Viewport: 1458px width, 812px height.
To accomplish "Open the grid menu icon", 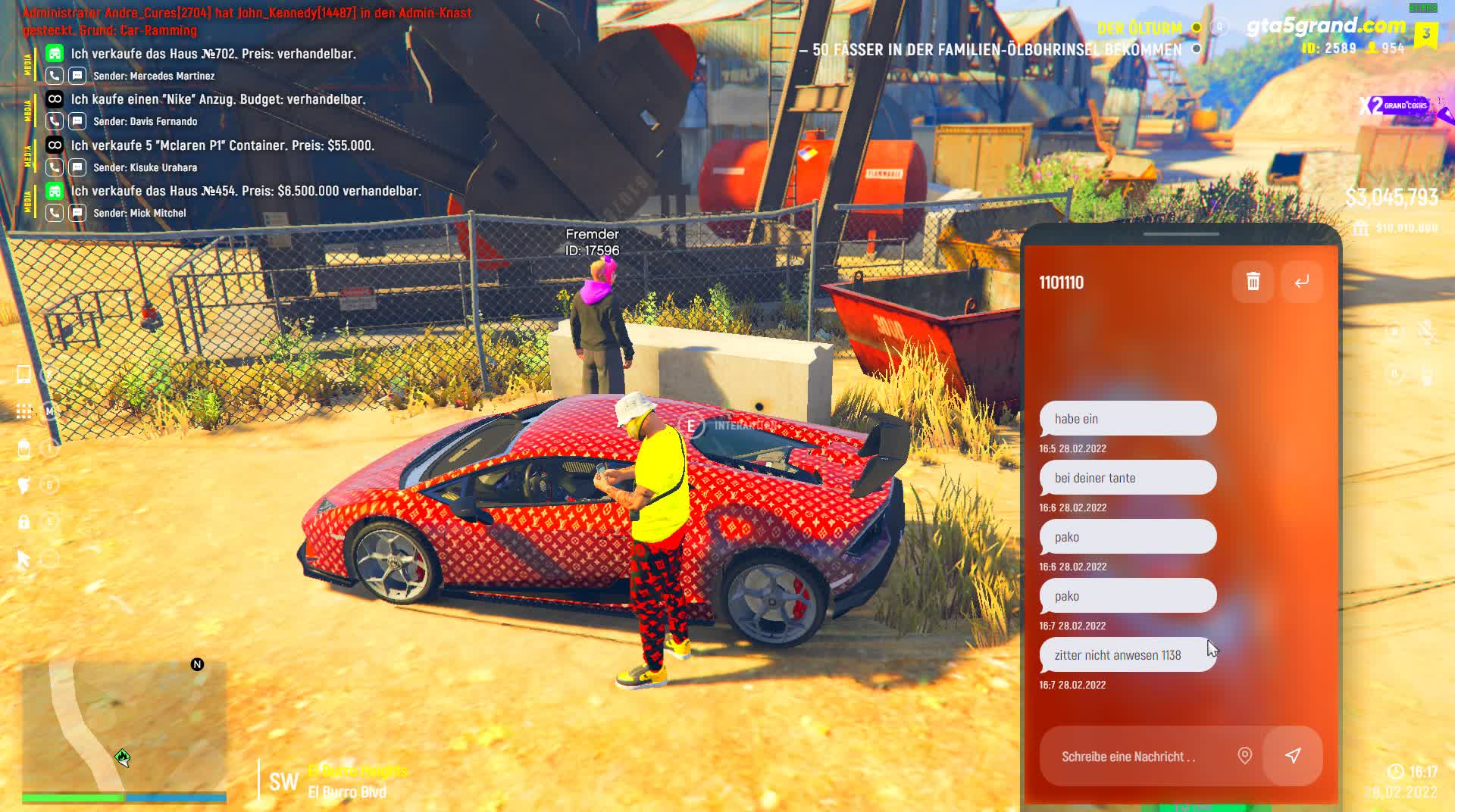I will point(24,411).
